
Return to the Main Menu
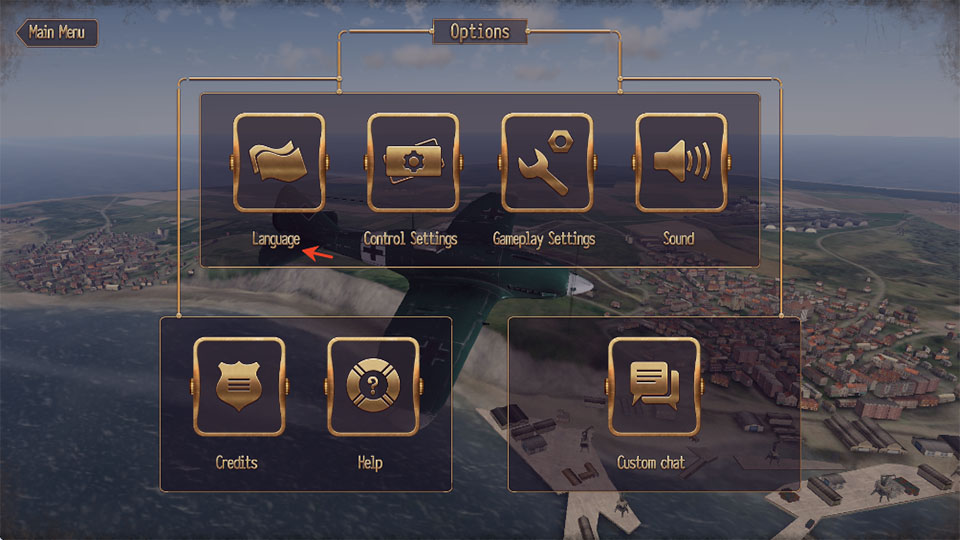coord(56,31)
